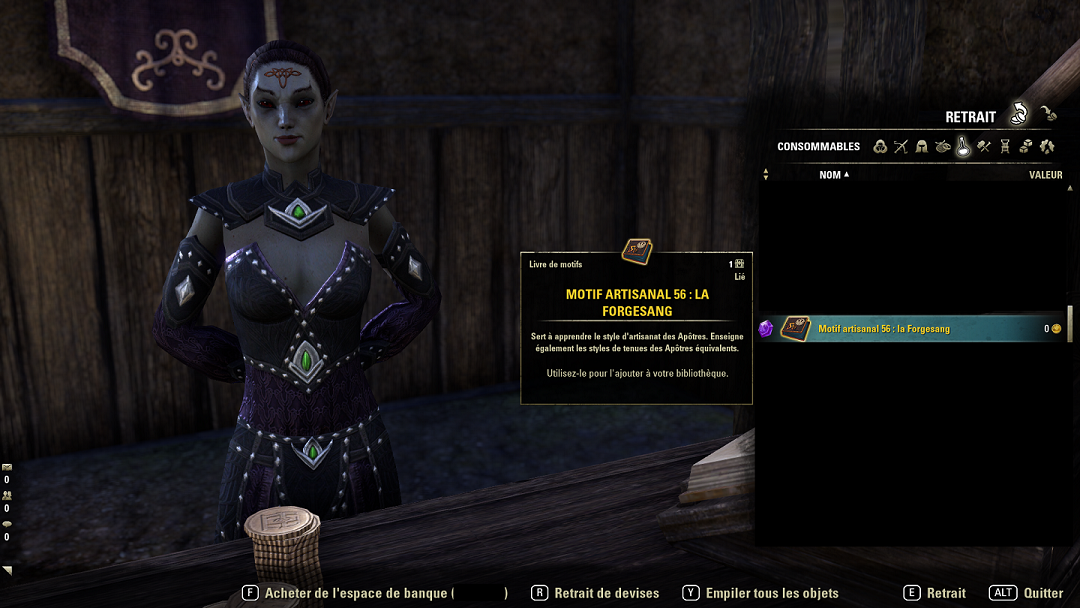The height and width of the screenshot is (608, 1080).
Task: Click Acheter de l'espace de banque
Action: click(357, 593)
